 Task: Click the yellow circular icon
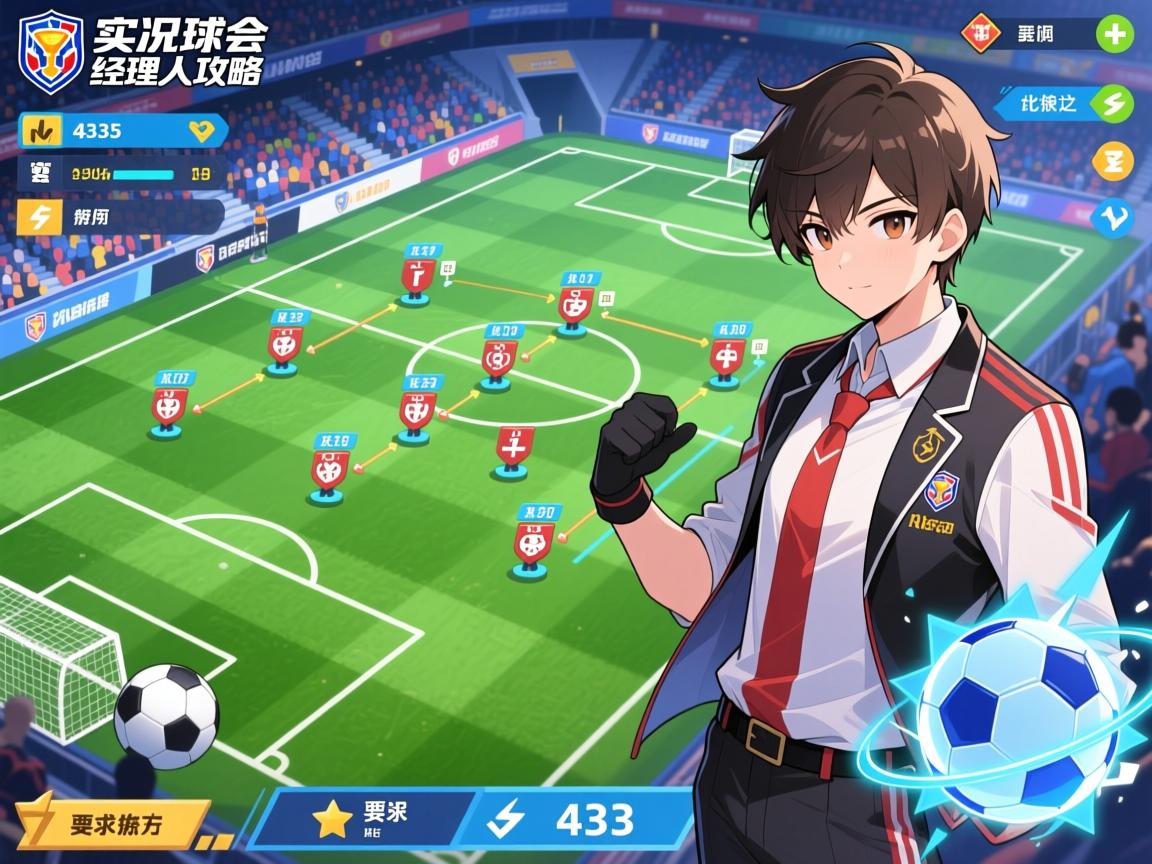pyautogui.click(x=1113, y=161)
